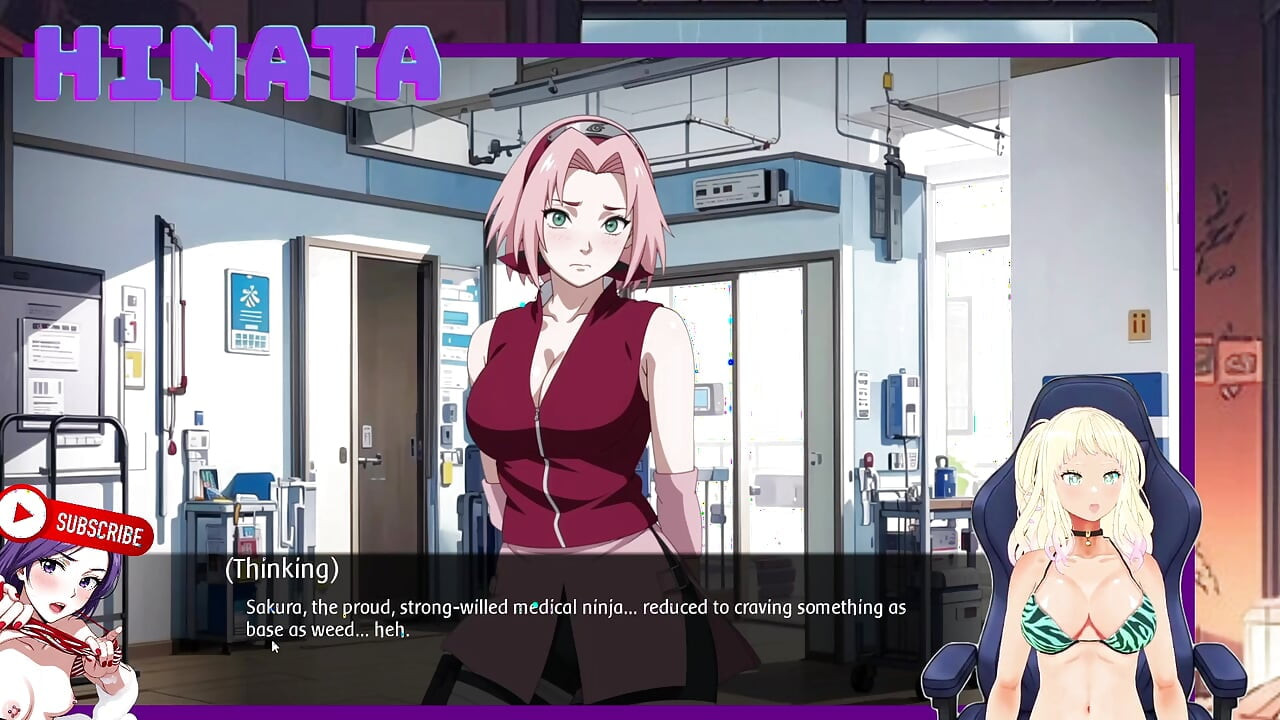Image resolution: width=1280 pixels, height=720 pixels.
Task: Expand the '(Thinking)' dialogue header
Action: pyautogui.click(x=283, y=569)
